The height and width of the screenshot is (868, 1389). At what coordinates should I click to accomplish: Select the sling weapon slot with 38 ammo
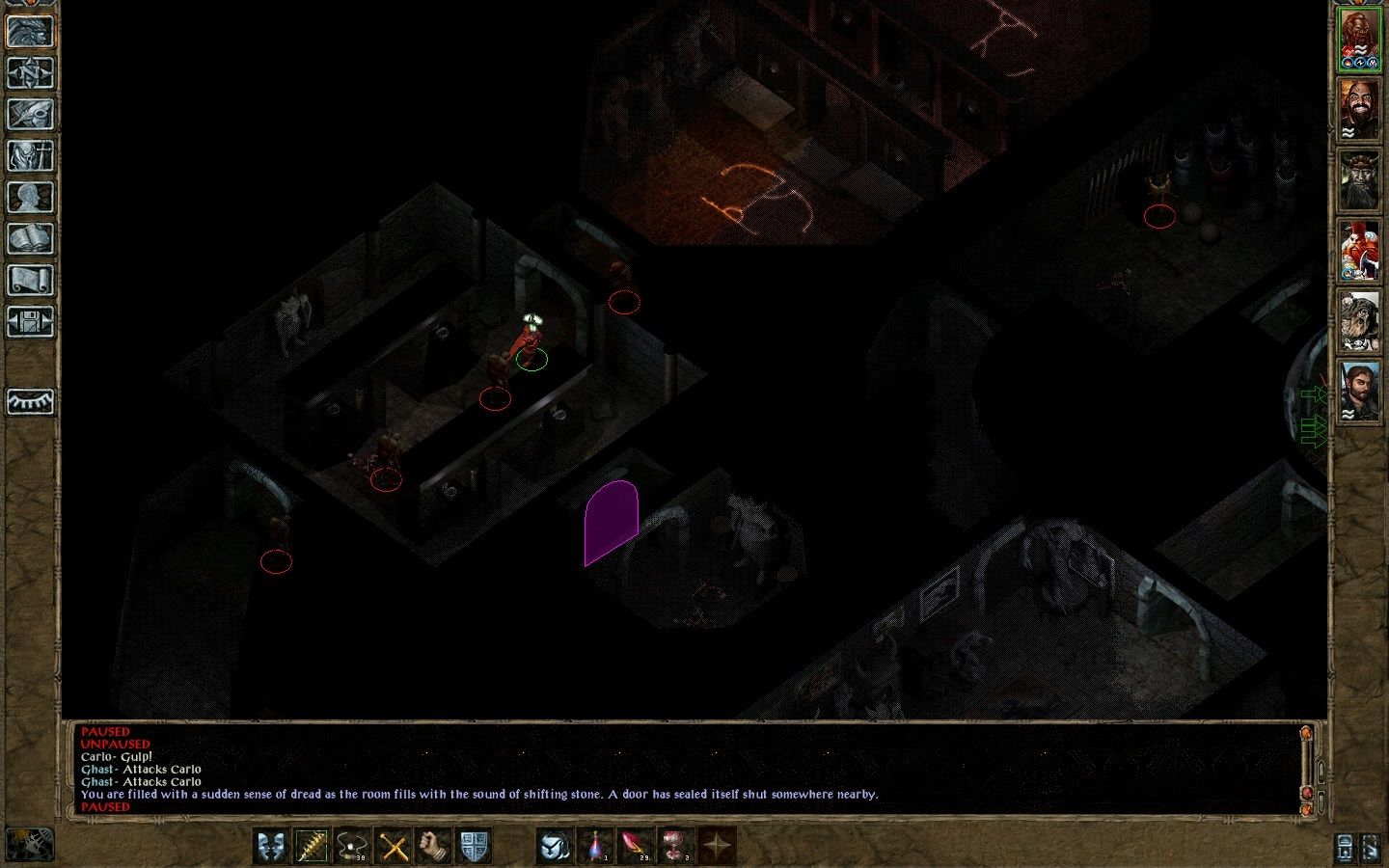[353, 847]
